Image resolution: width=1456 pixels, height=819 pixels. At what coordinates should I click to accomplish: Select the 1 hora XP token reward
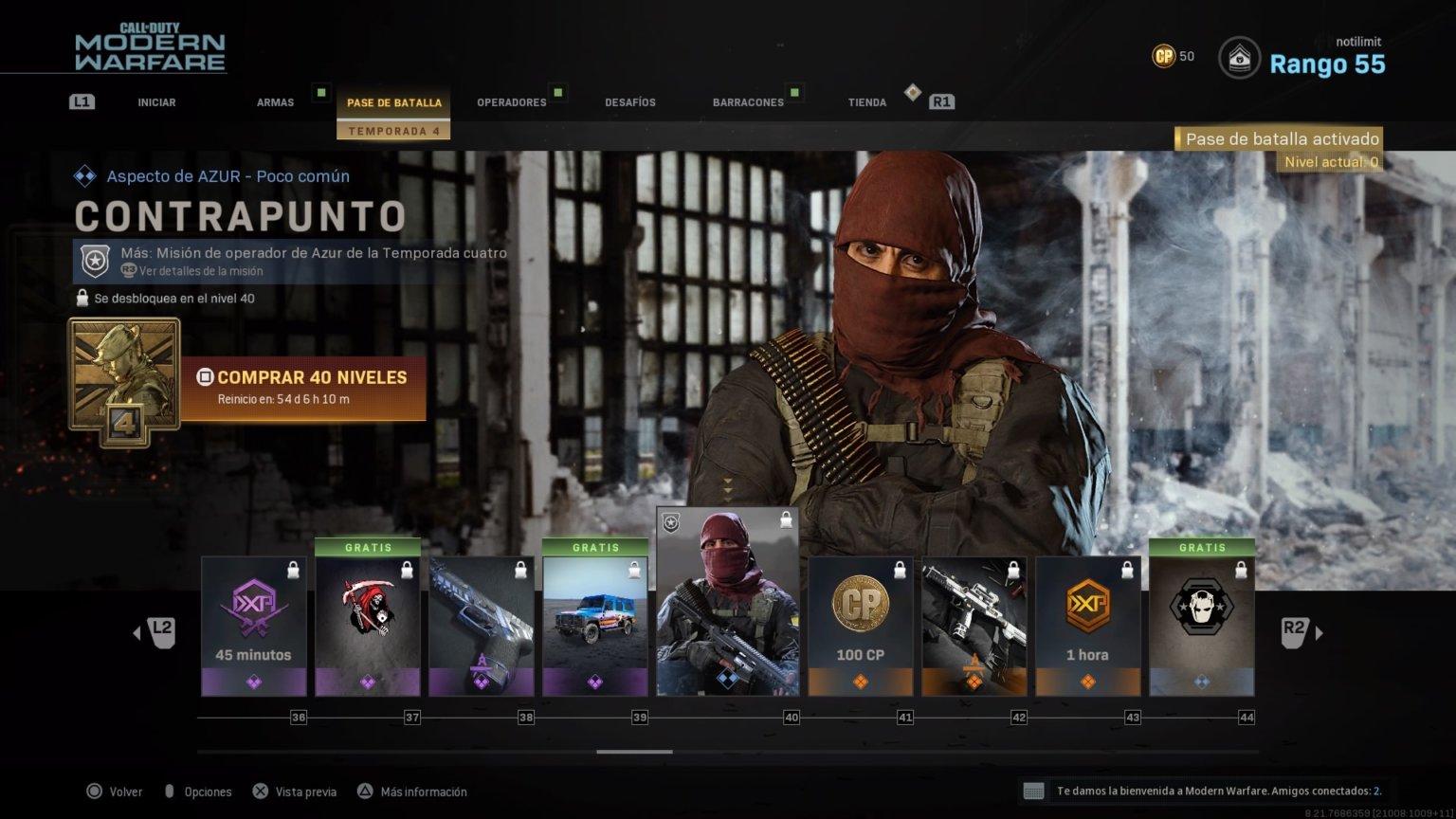pyautogui.click(x=1087, y=621)
